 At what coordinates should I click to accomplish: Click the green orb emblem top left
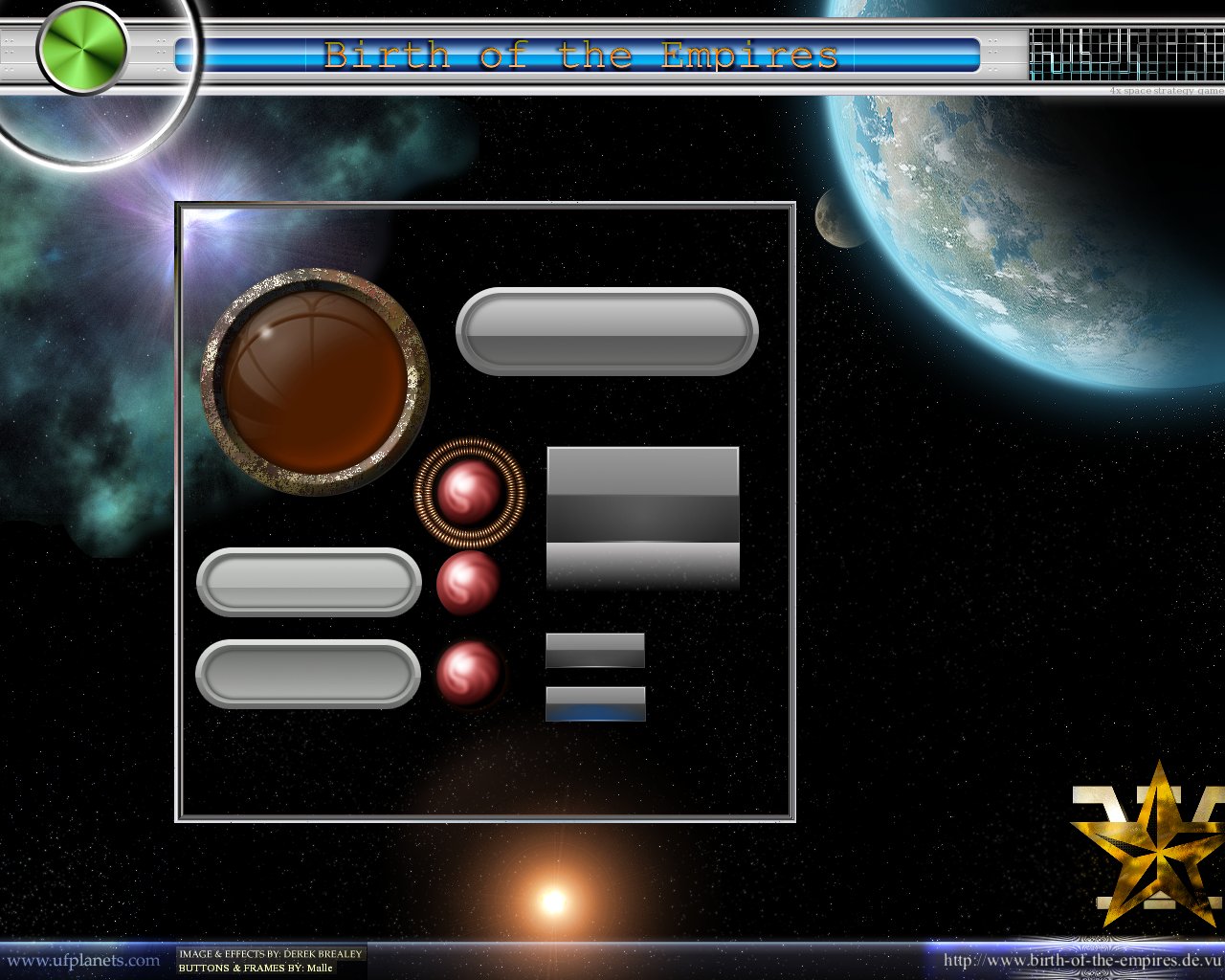[x=81, y=46]
